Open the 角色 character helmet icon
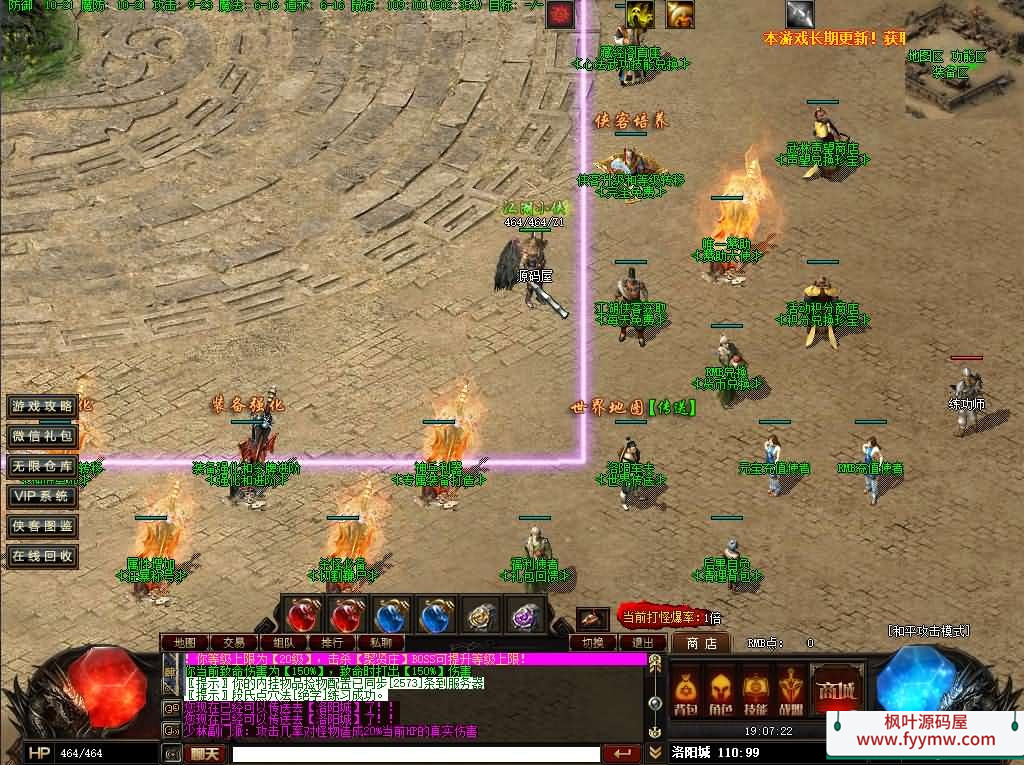 720,694
